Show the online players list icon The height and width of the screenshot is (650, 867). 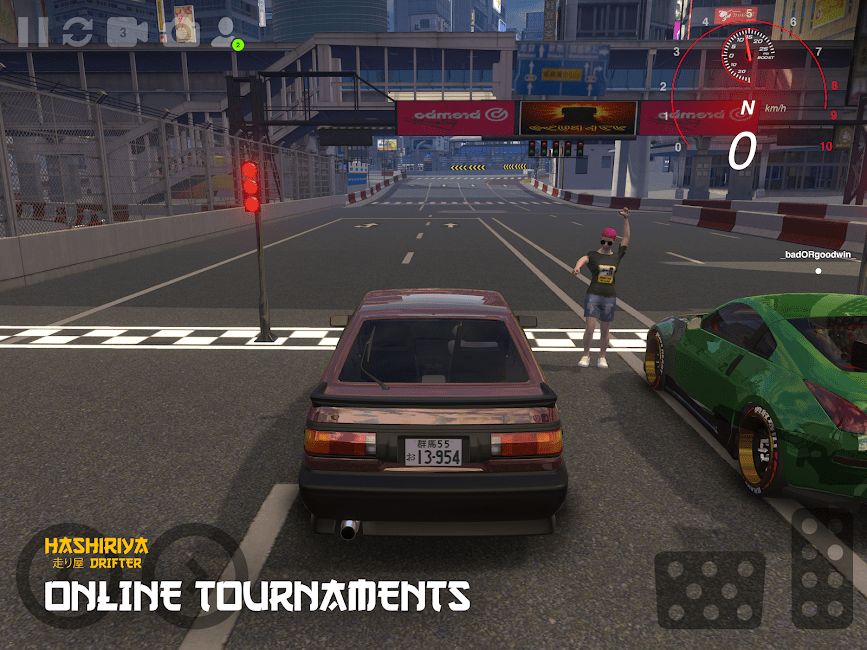[x=225, y=31]
